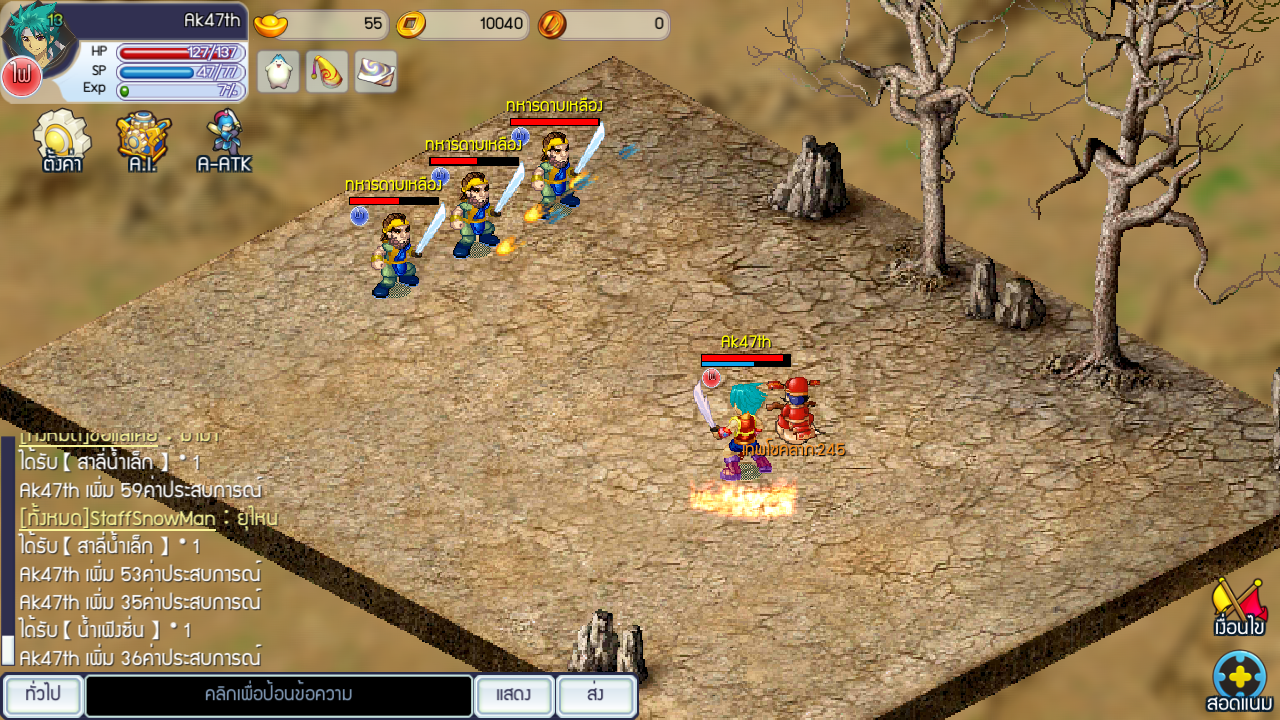This screenshot has width=1280, height=720.
Task: Click the chat log scrollbar
Action: (8, 551)
